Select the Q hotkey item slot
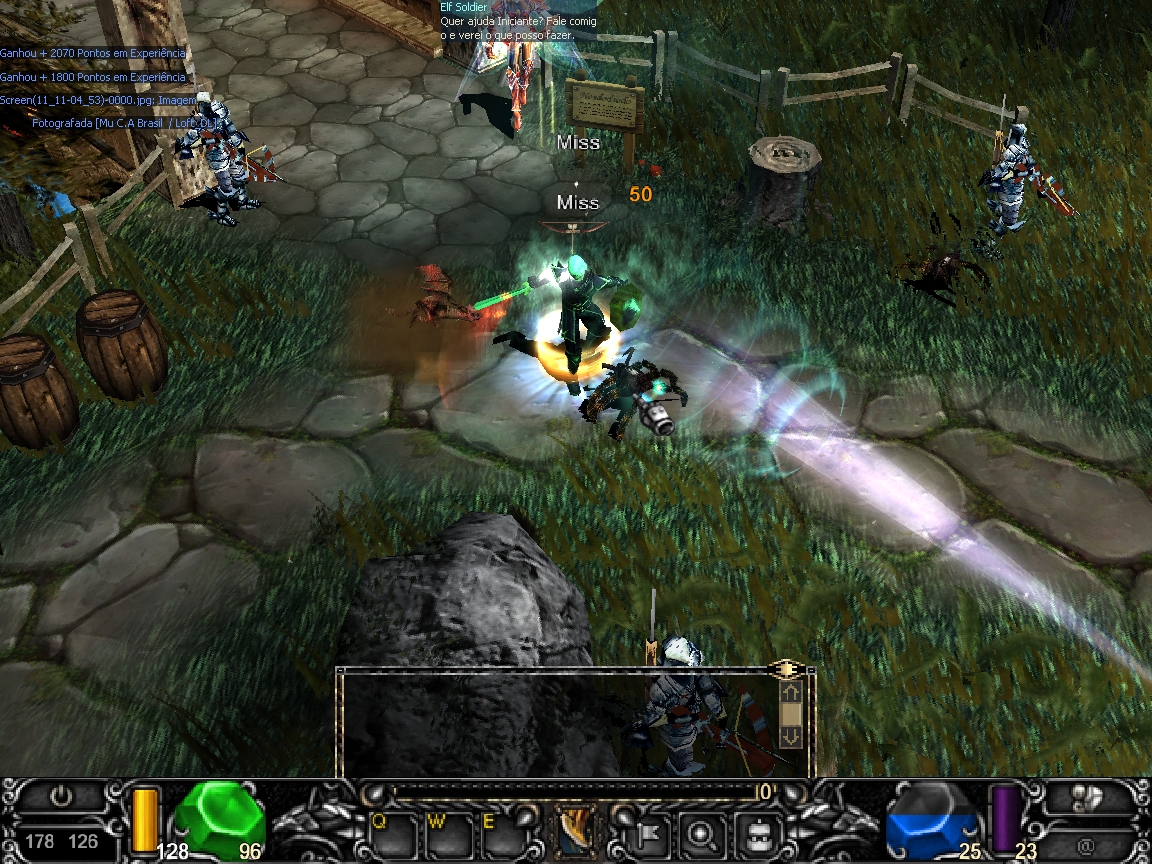The width and height of the screenshot is (1152, 864). [x=393, y=834]
